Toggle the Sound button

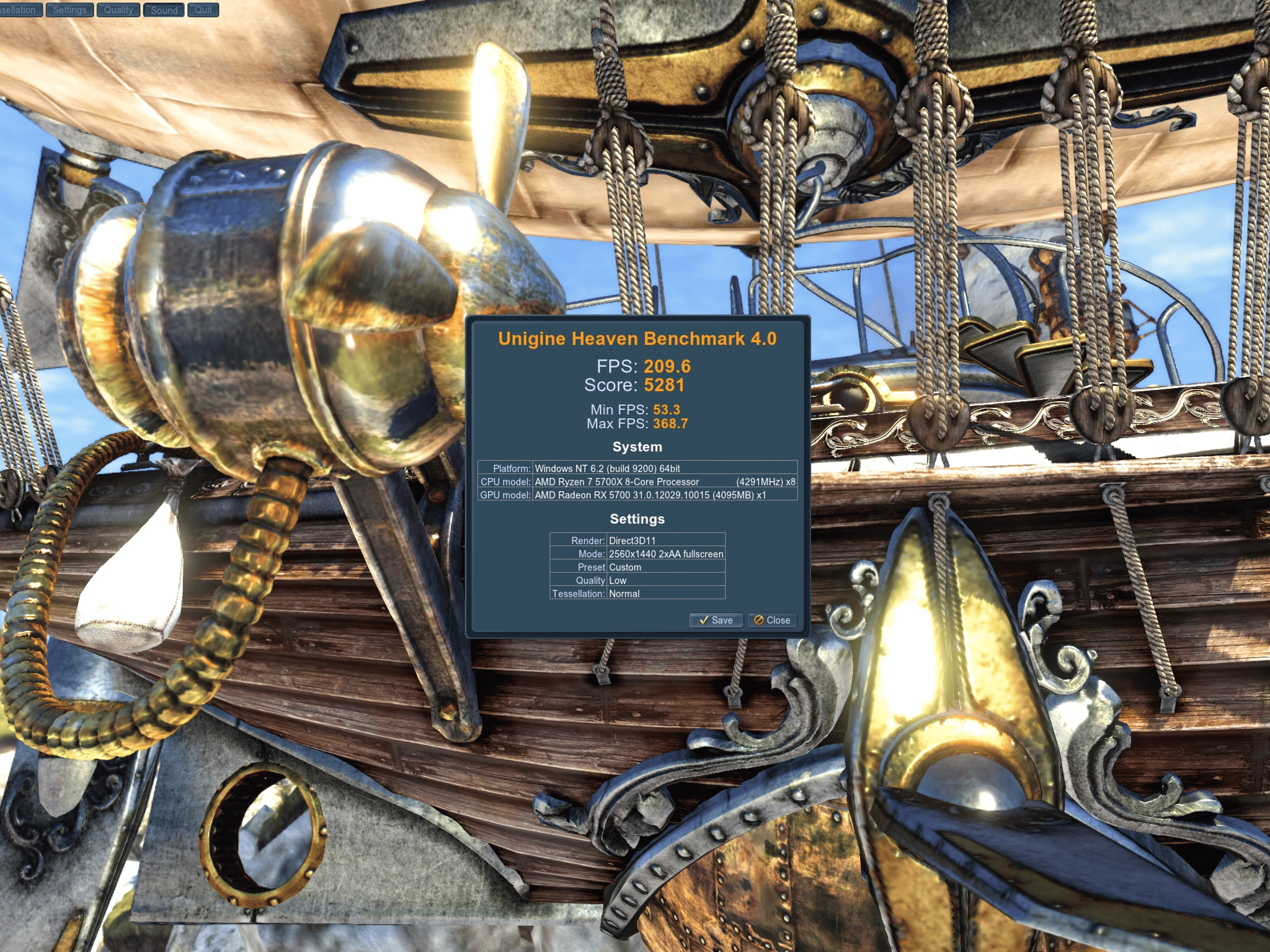click(x=164, y=10)
